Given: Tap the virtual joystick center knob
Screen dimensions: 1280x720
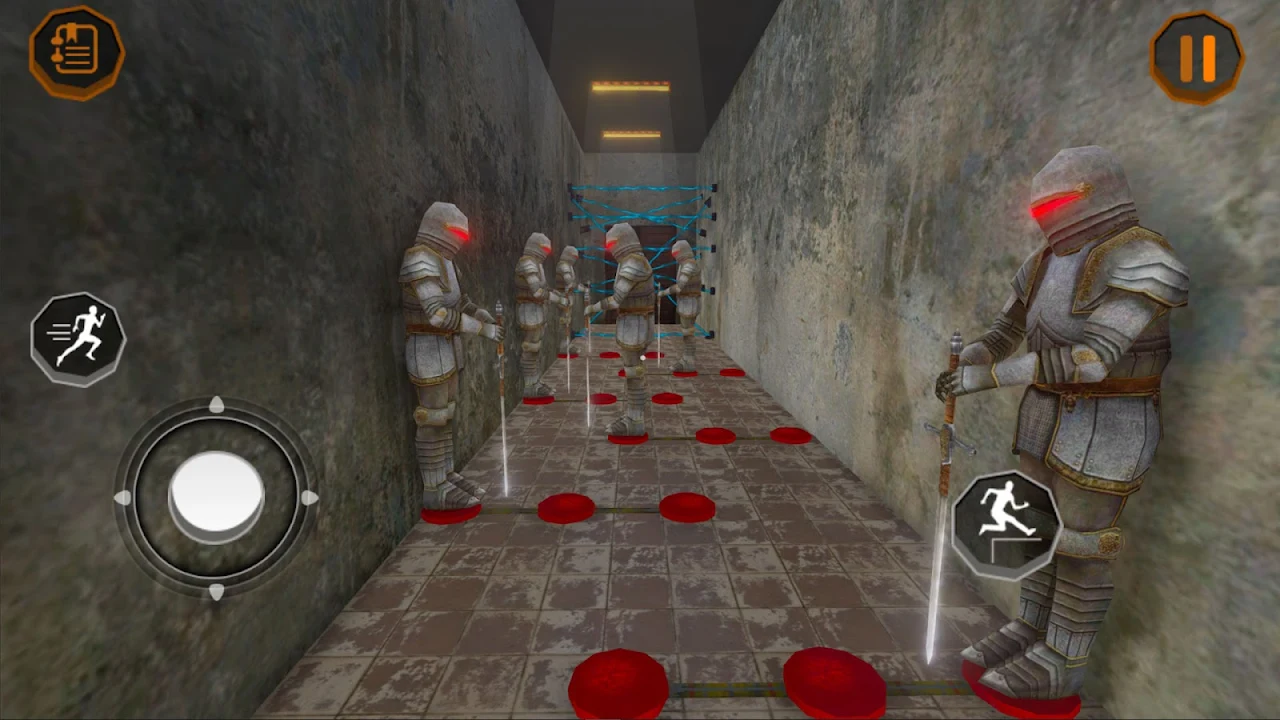Looking at the screenshot, I should (216, 495).
